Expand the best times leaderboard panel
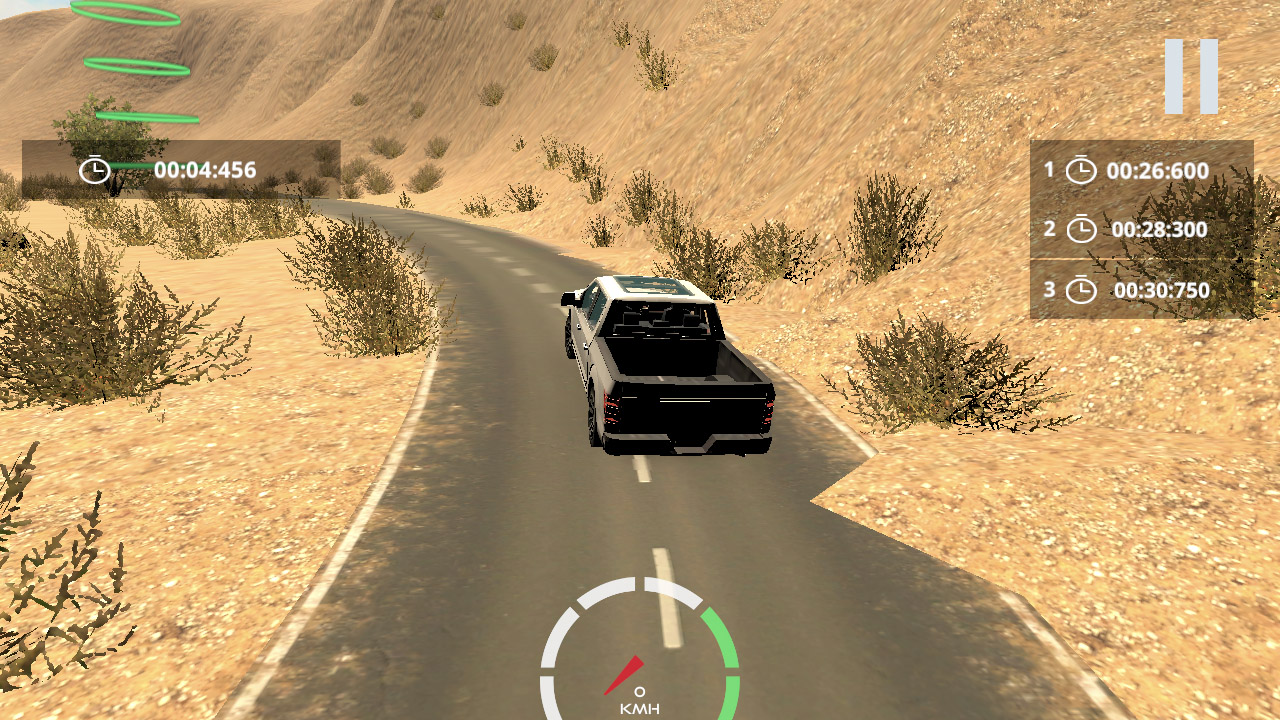Screen dimensions: 1280x720 1140,230
